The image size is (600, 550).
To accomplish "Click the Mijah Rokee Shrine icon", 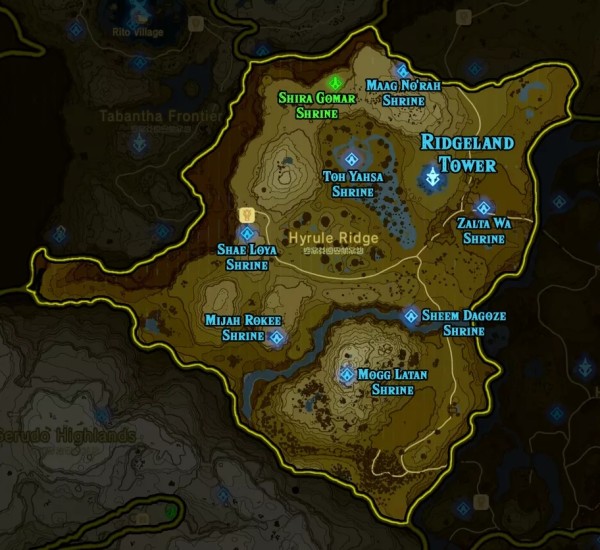I will pyautogui.click(x=275, y=338).
